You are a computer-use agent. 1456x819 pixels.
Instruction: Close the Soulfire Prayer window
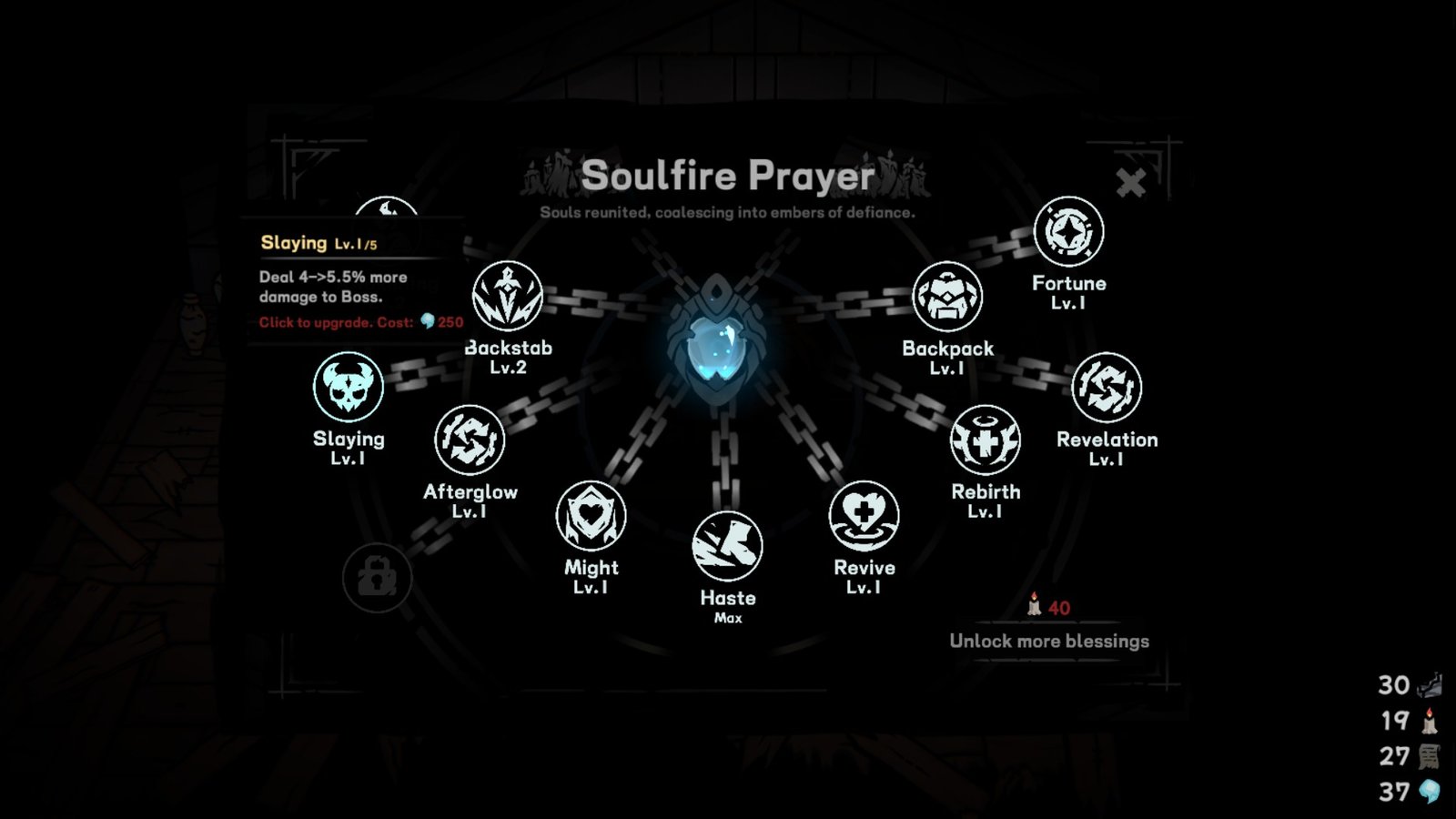pos(1131,182)
